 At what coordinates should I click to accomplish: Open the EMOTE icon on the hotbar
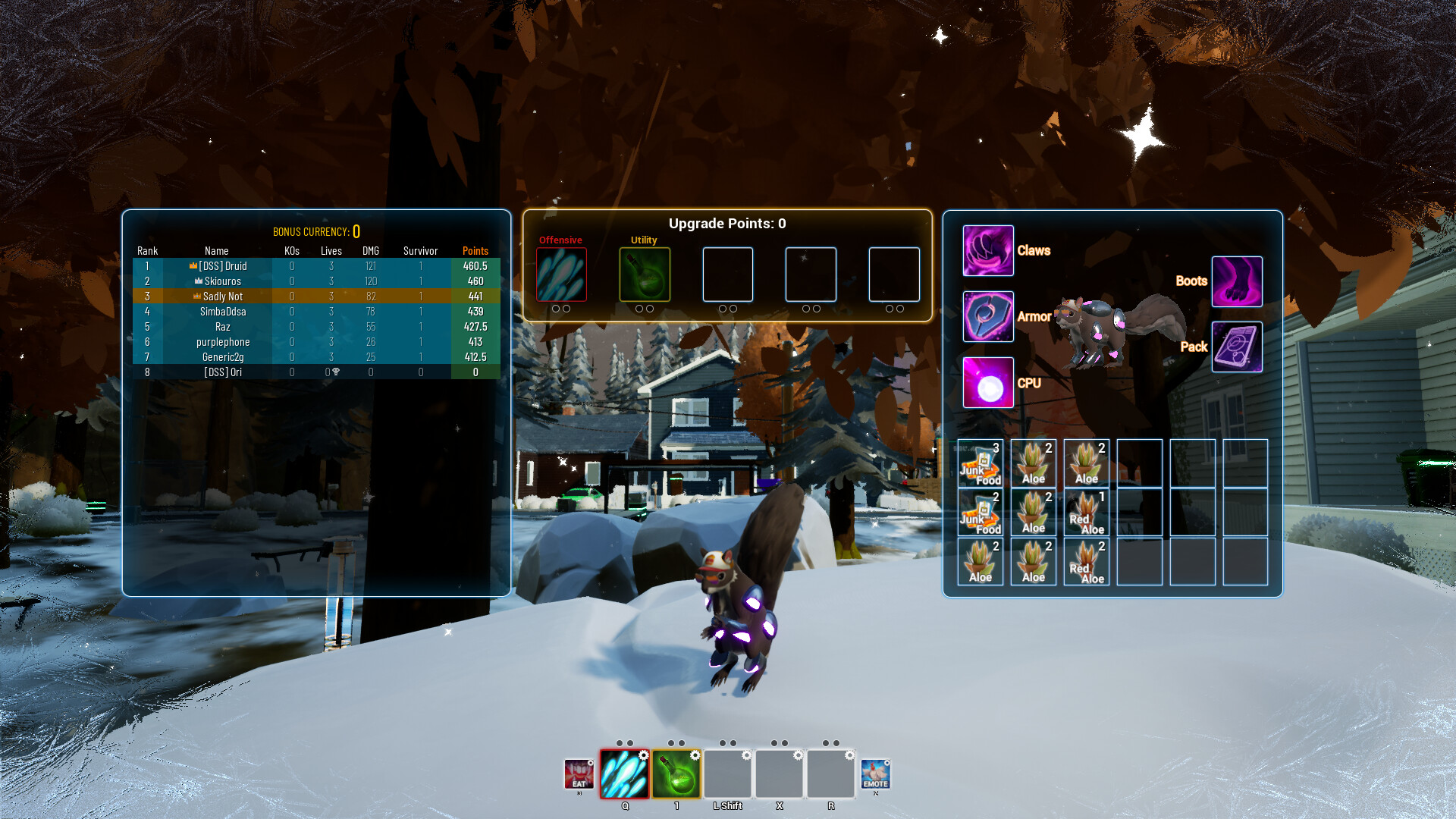[877, 775]
